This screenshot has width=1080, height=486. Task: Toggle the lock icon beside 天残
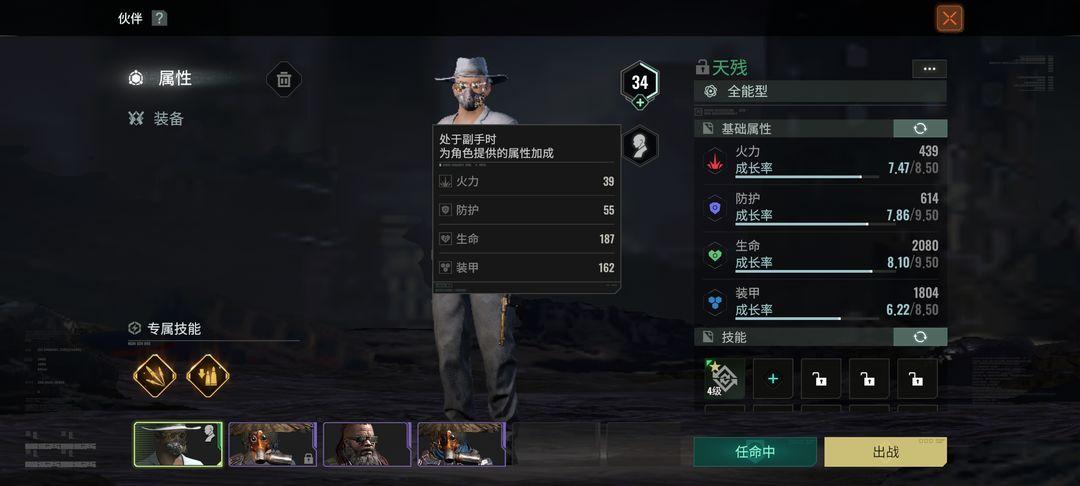[x=702, y=68]
